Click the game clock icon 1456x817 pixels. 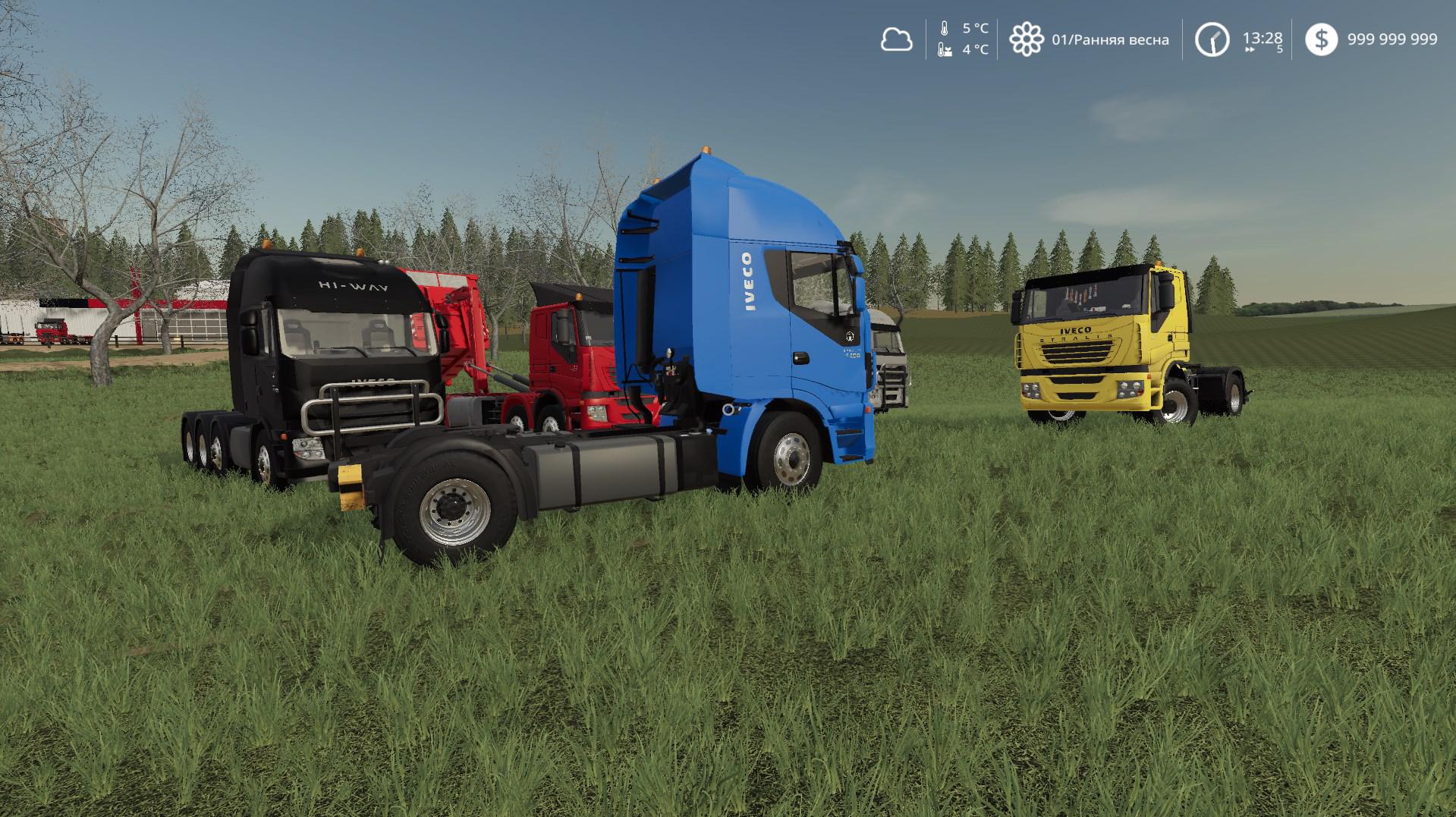(x=1212, y=39)
